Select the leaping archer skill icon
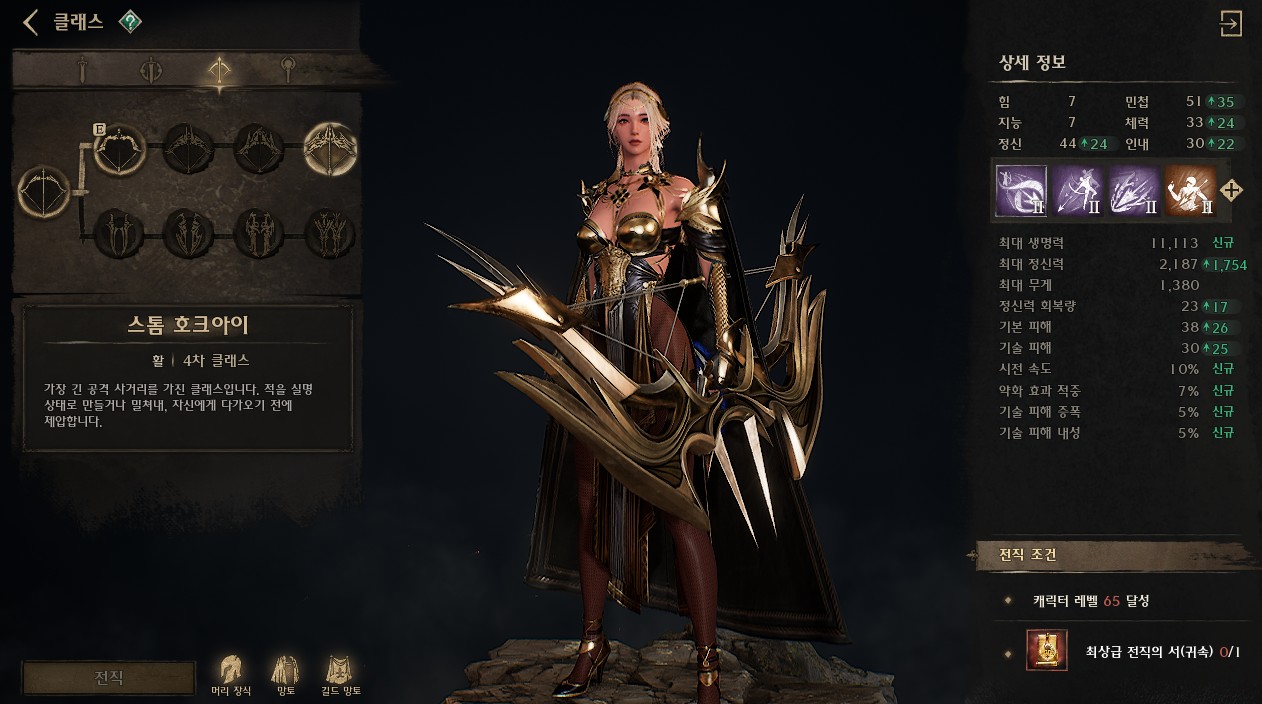The image size is (1262, 704). (1077, 190)
